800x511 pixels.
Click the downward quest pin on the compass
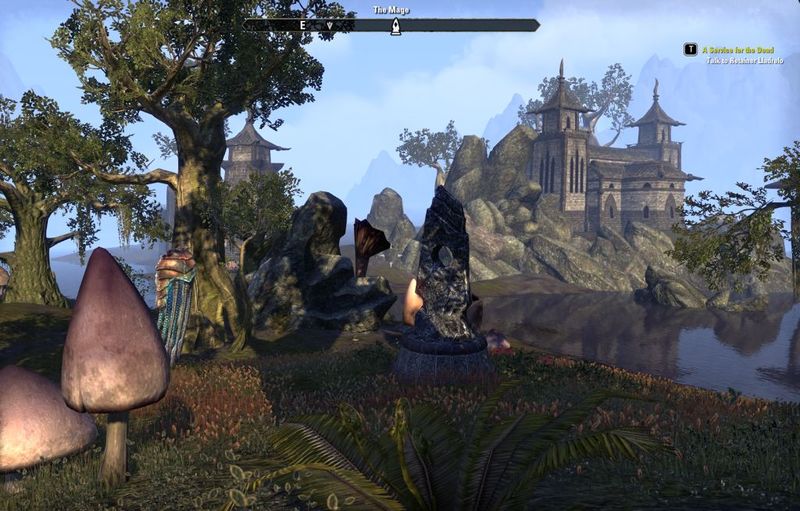point(330,25)
